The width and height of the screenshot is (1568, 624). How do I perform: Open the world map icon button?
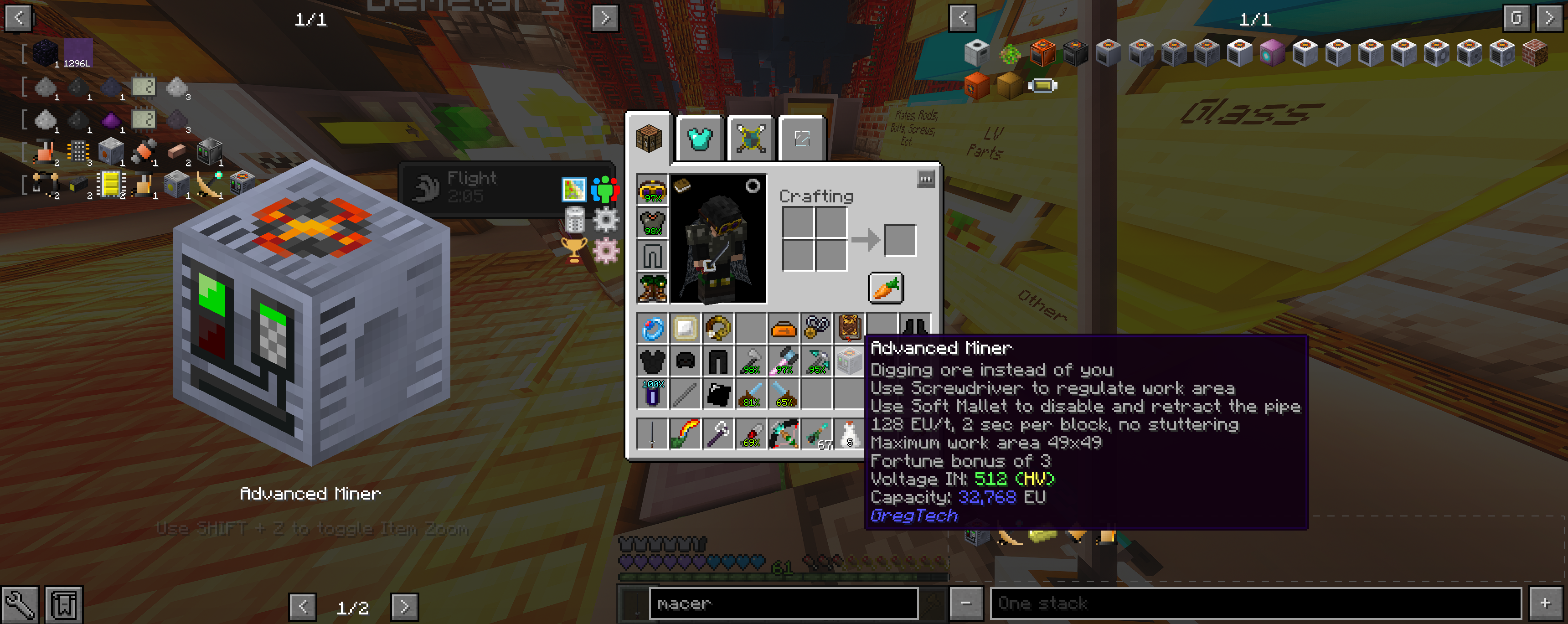(x=573, y=190)
